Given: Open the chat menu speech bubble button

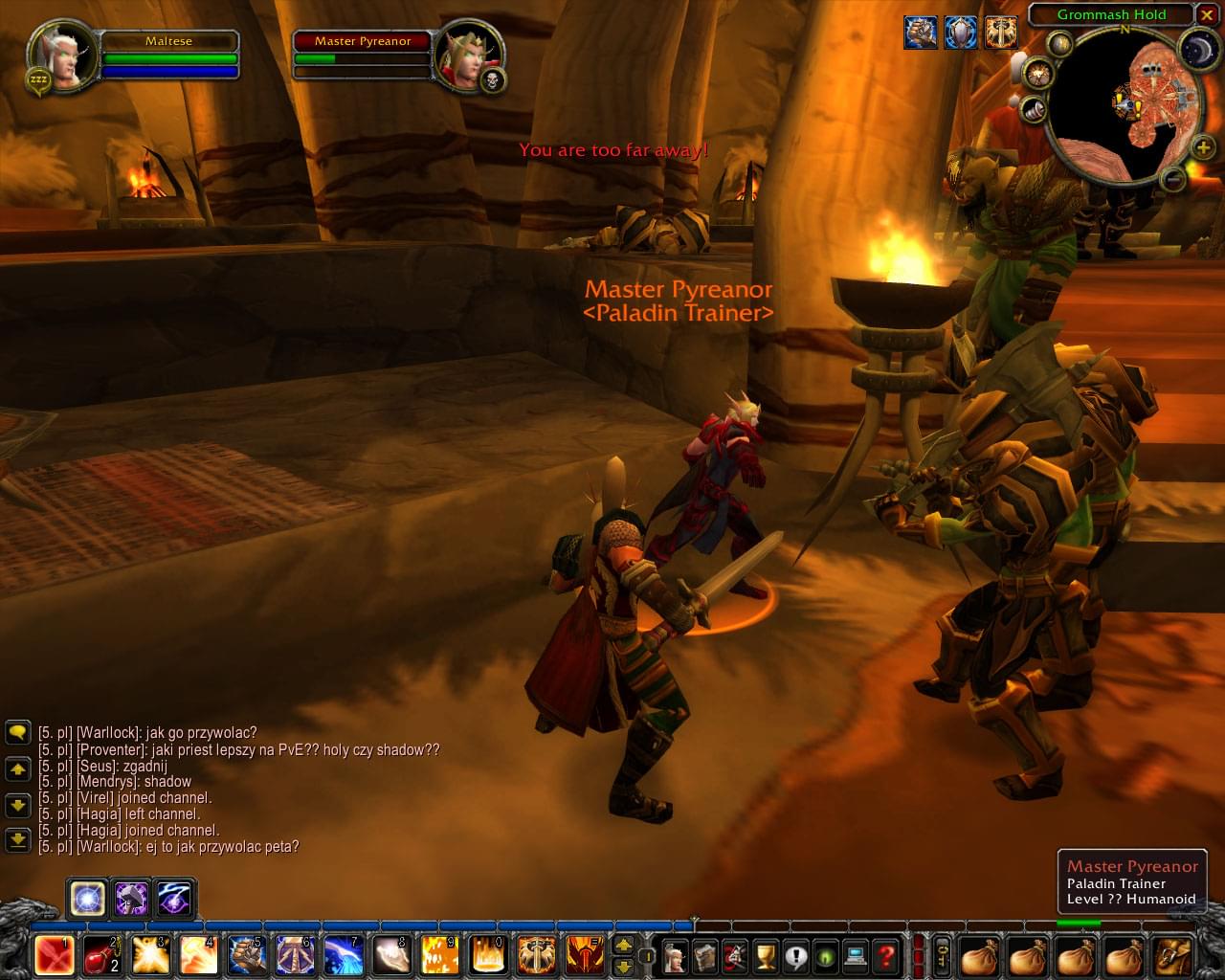Looking at the screenshot, I should [x=18, y=733].
